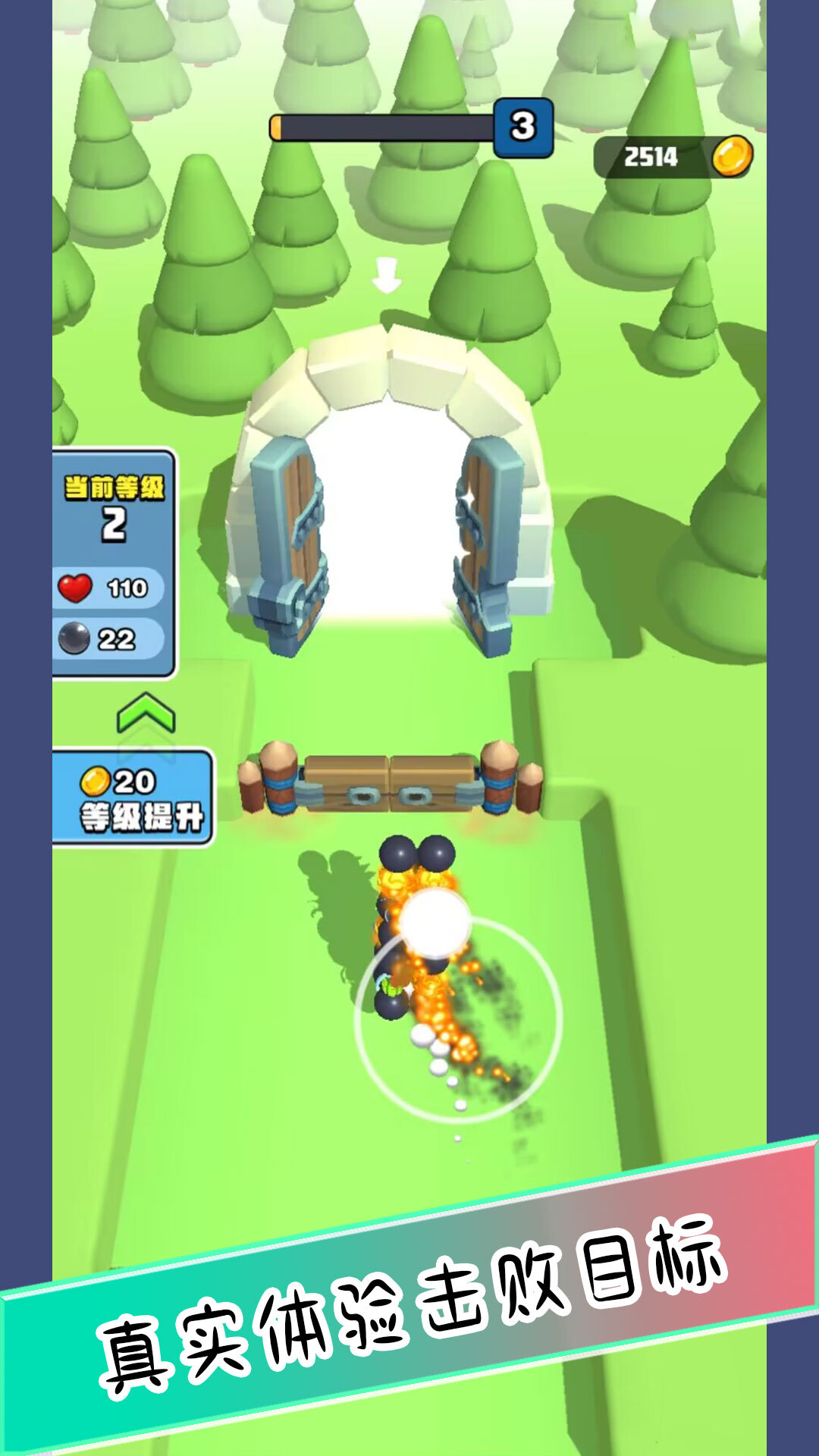This screenshot has width=819, height=1456.
Task: Open the 当前等级 current level stats panel
Action: [x=114, y=563]
